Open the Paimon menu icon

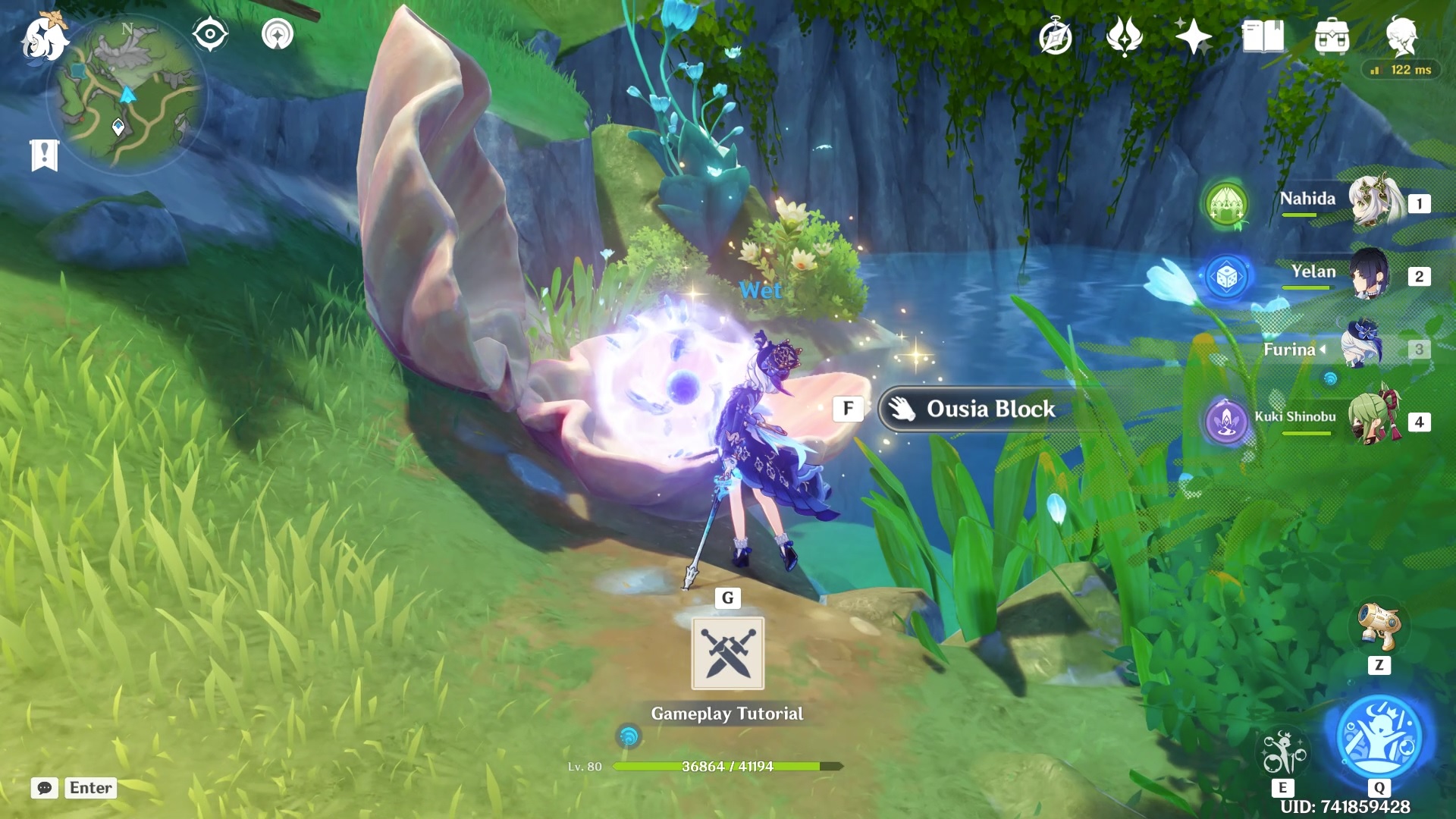(x=44, y=38)
